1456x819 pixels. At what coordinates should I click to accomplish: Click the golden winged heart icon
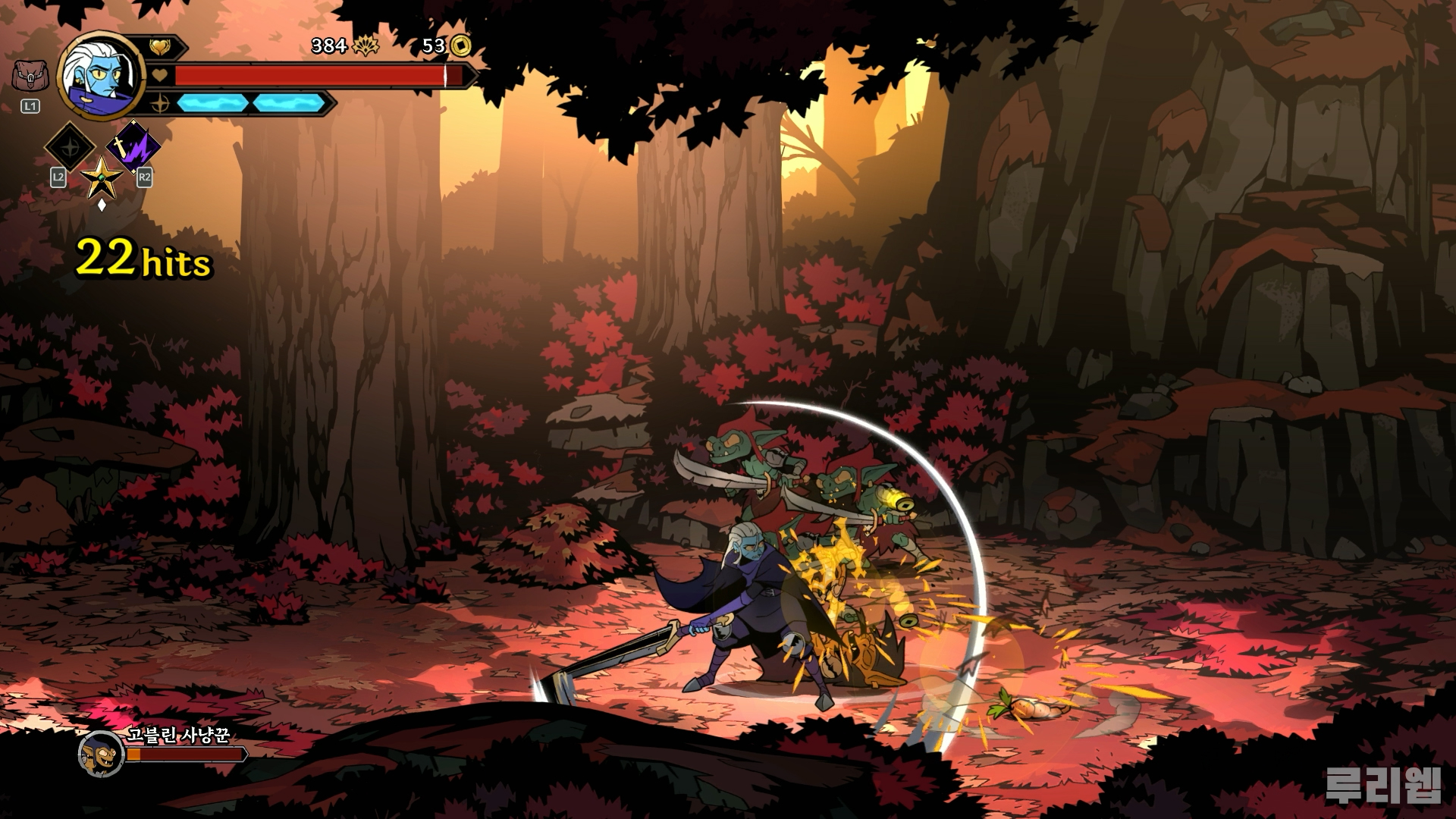pyautogui.click(x=160, y=47)
